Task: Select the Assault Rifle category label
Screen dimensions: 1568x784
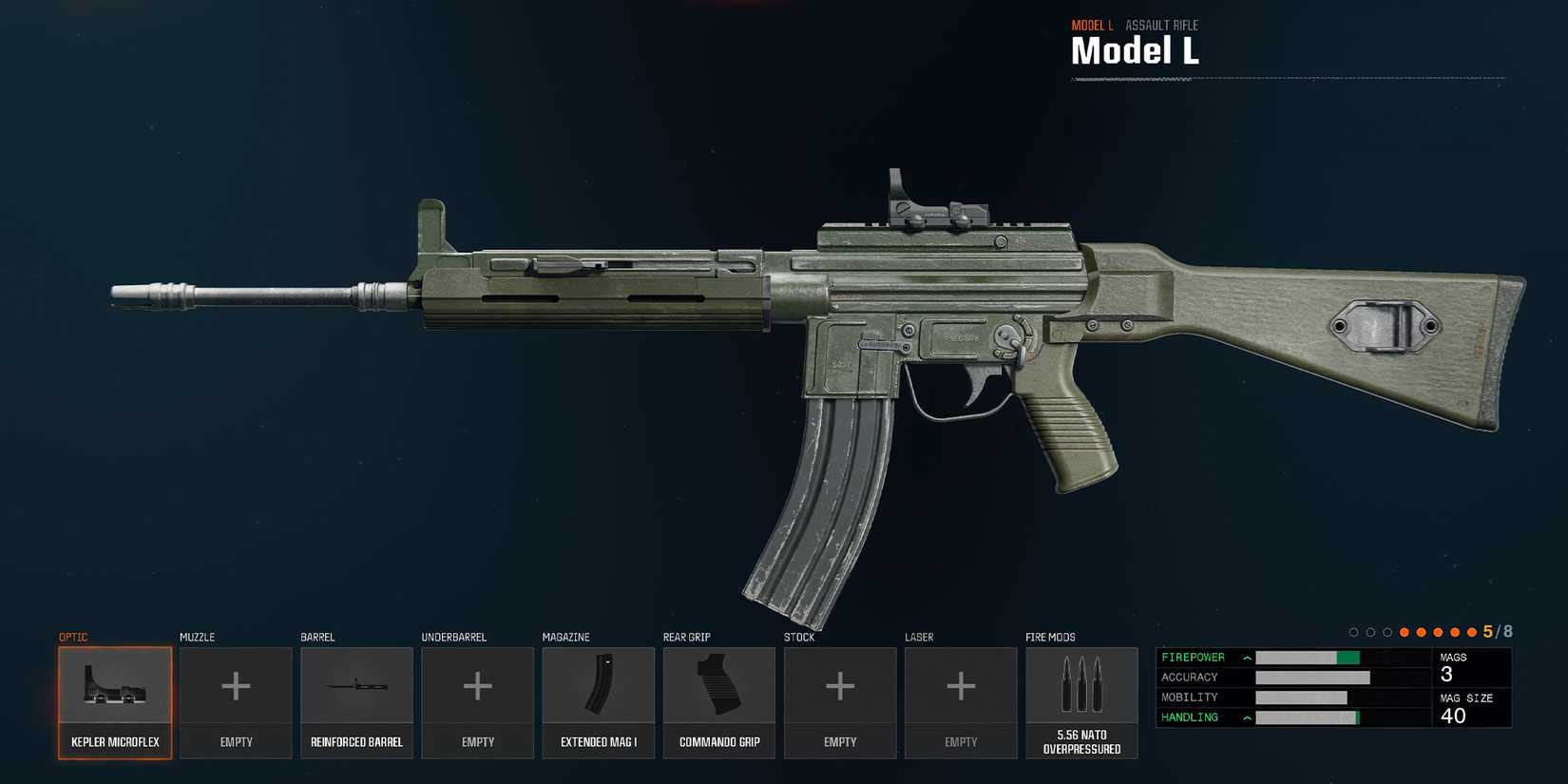Action: (1161, 25)
